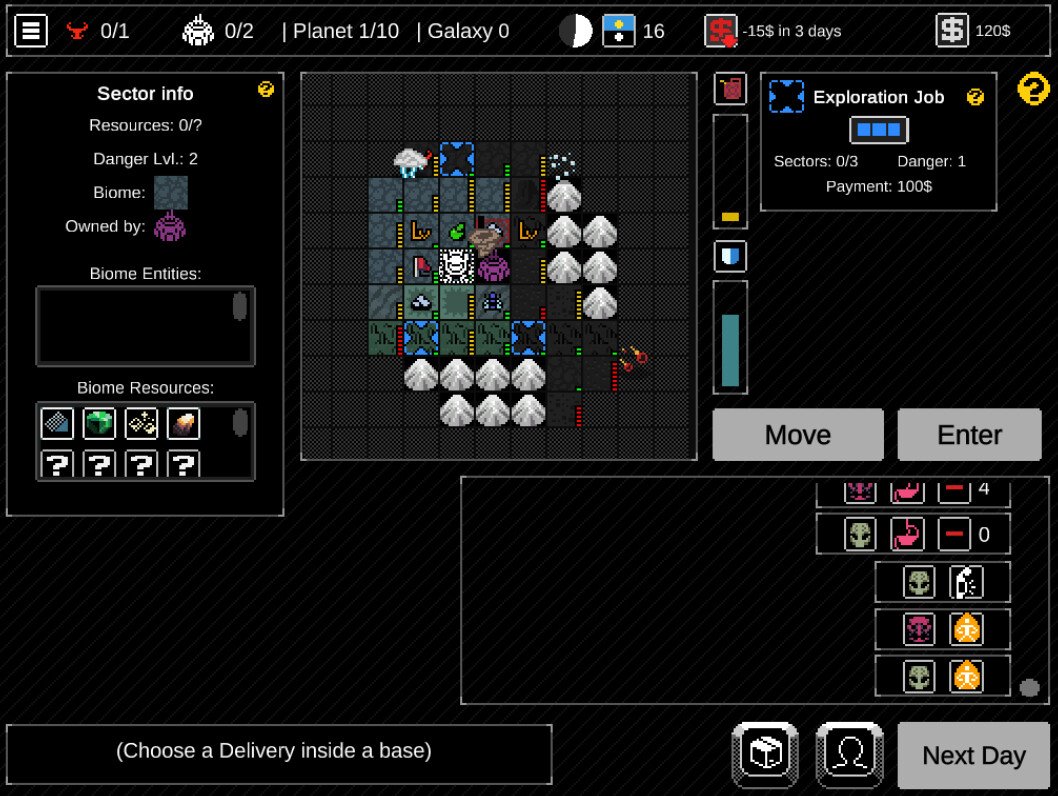
Task: Advance with the Next Day button
Action: click(973, 755)
